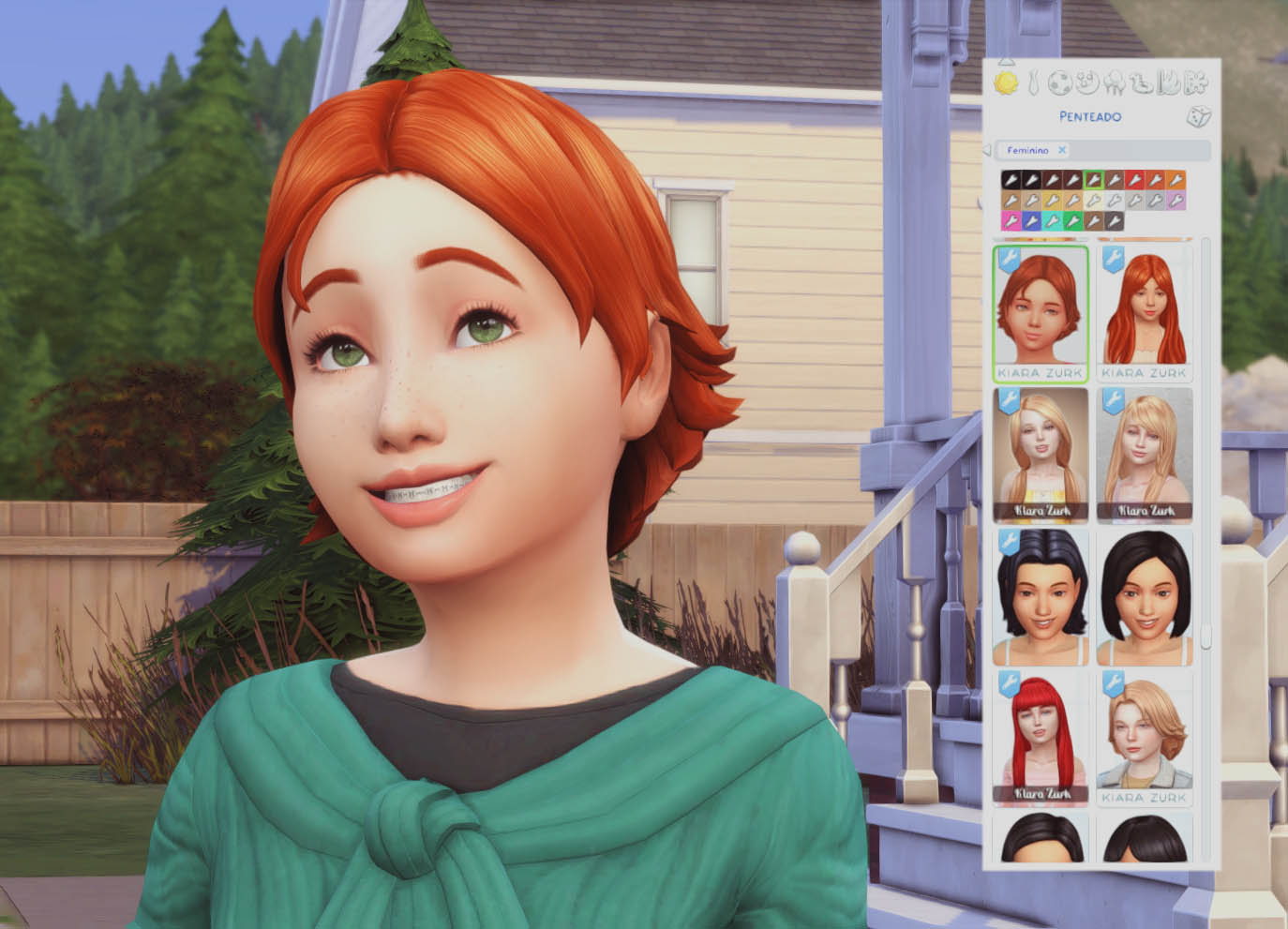1288x929 pixels.
Task: Open the Athletic wear category
Action: pos(1060,83)
